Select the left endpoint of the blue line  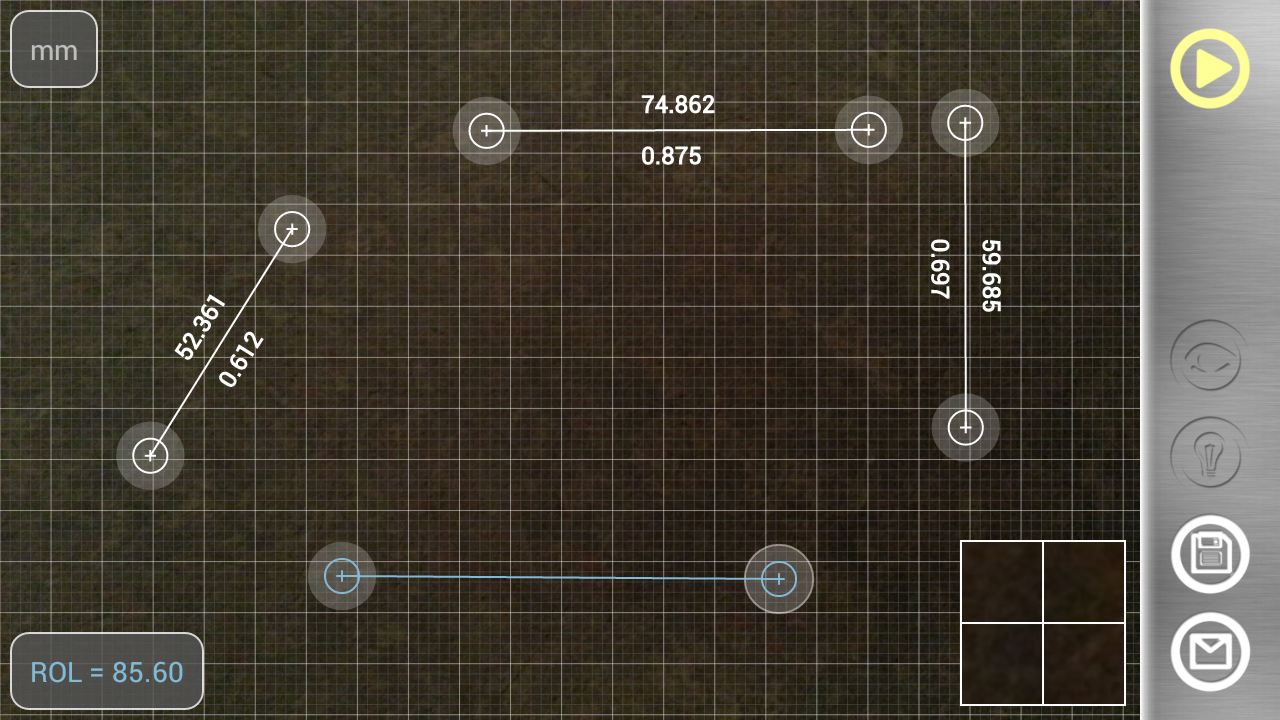coord(343,576)
